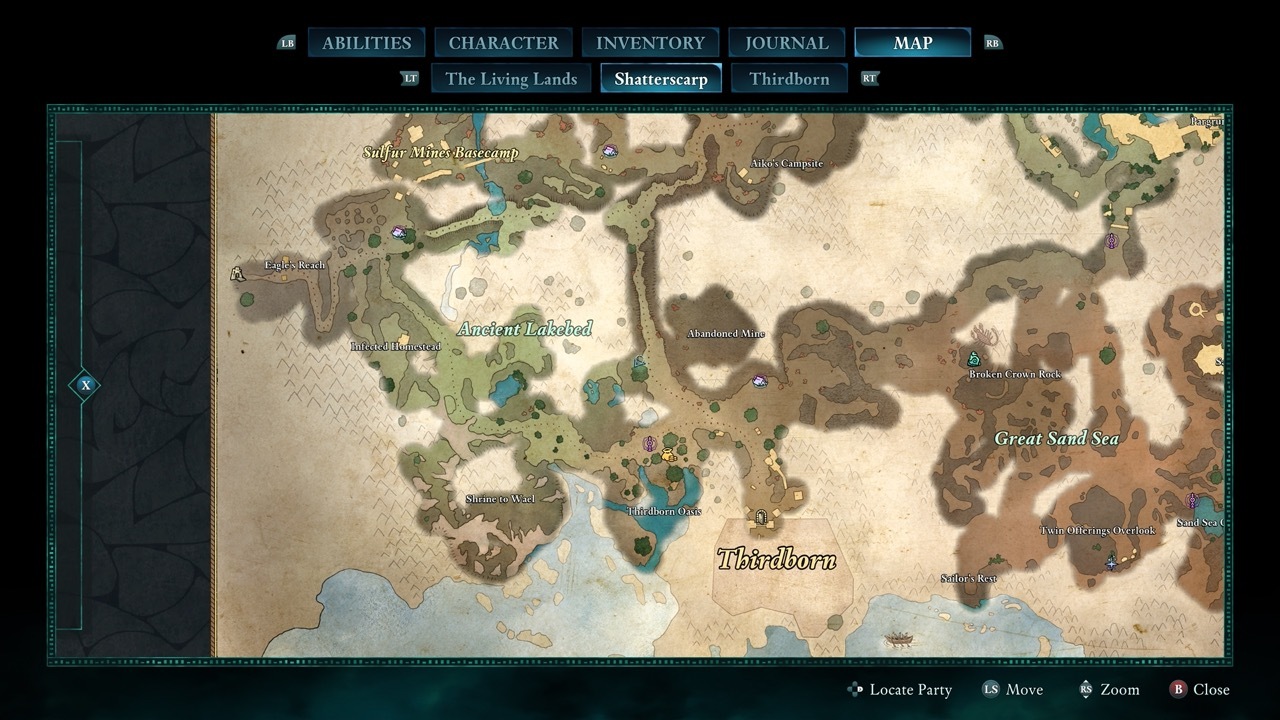
Task: Show the Journal tab
Action: [787, 43]
